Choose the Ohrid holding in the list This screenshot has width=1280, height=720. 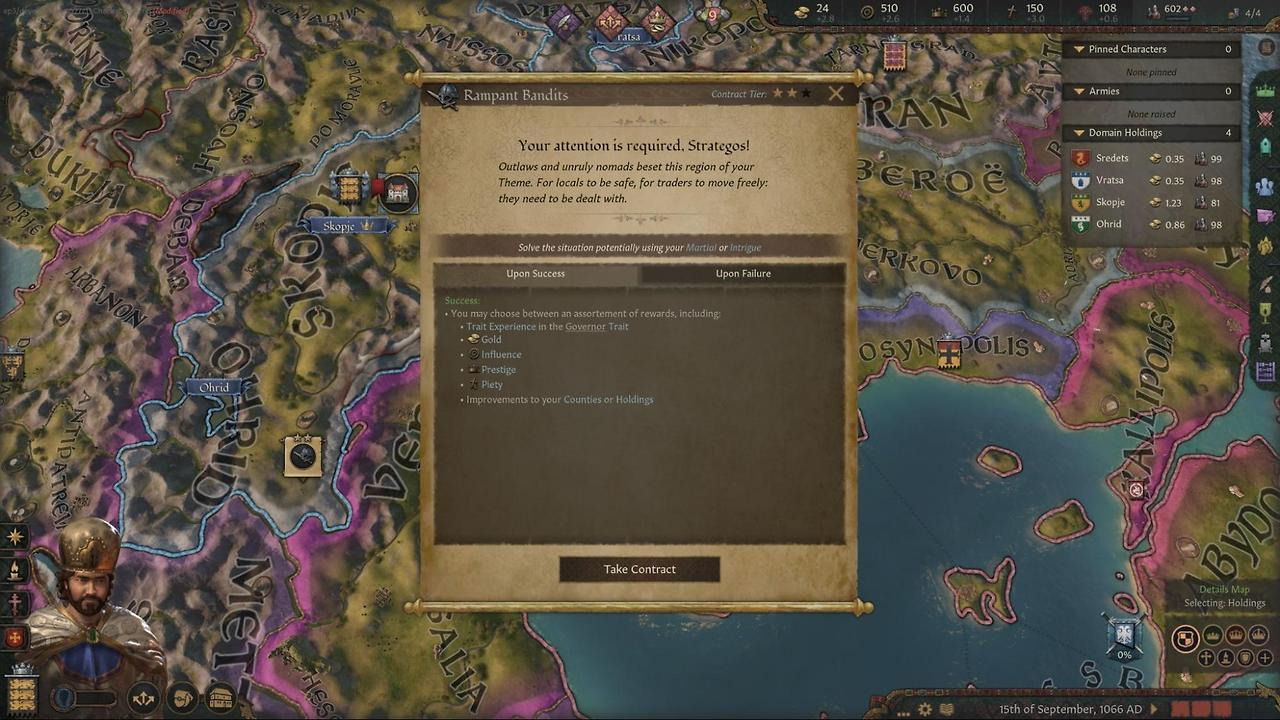point(1150,224)
